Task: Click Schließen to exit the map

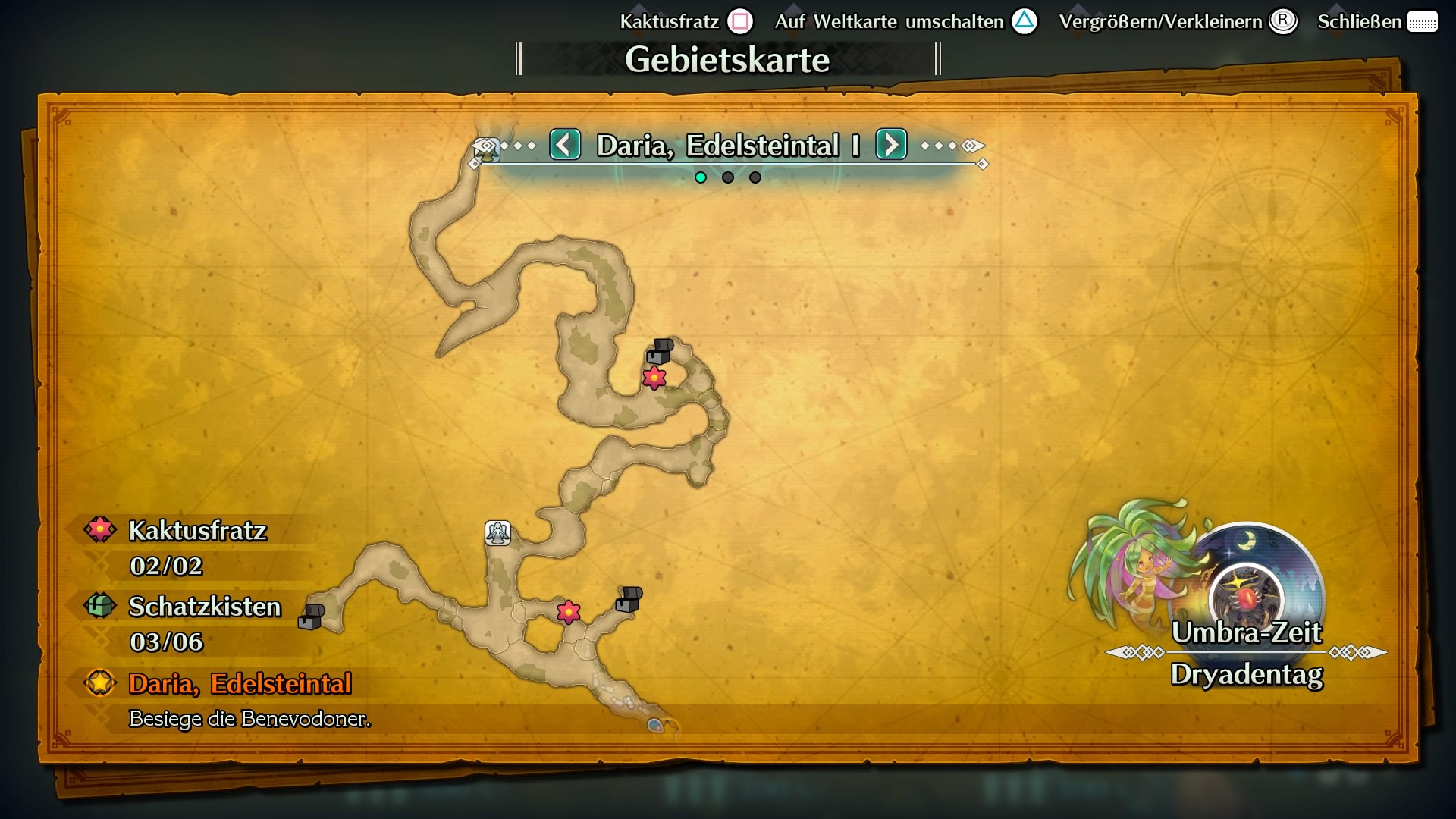Action: point(1361,22)
